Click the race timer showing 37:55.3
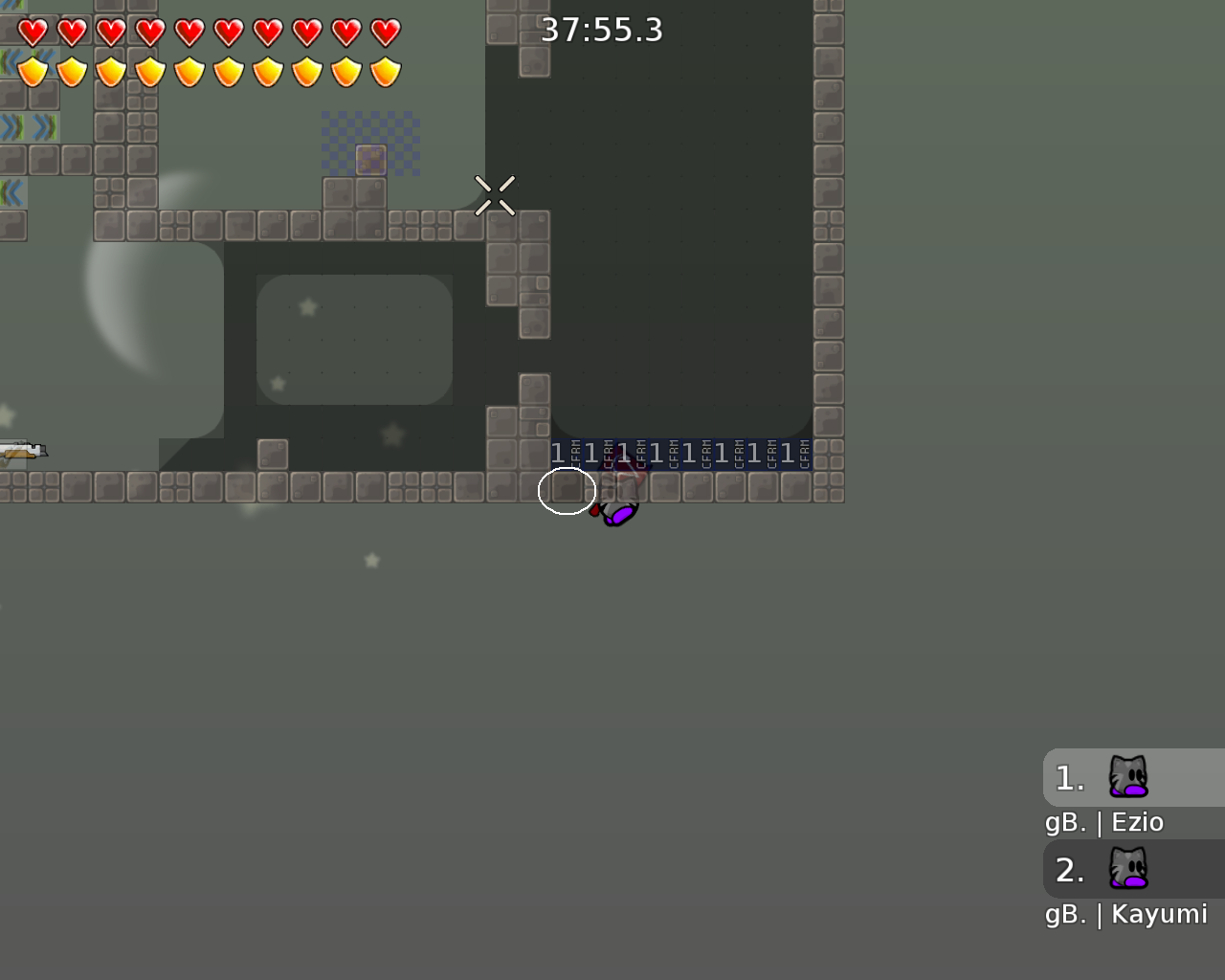Viewport: 1225px width, 980px height. coord(604,30)
